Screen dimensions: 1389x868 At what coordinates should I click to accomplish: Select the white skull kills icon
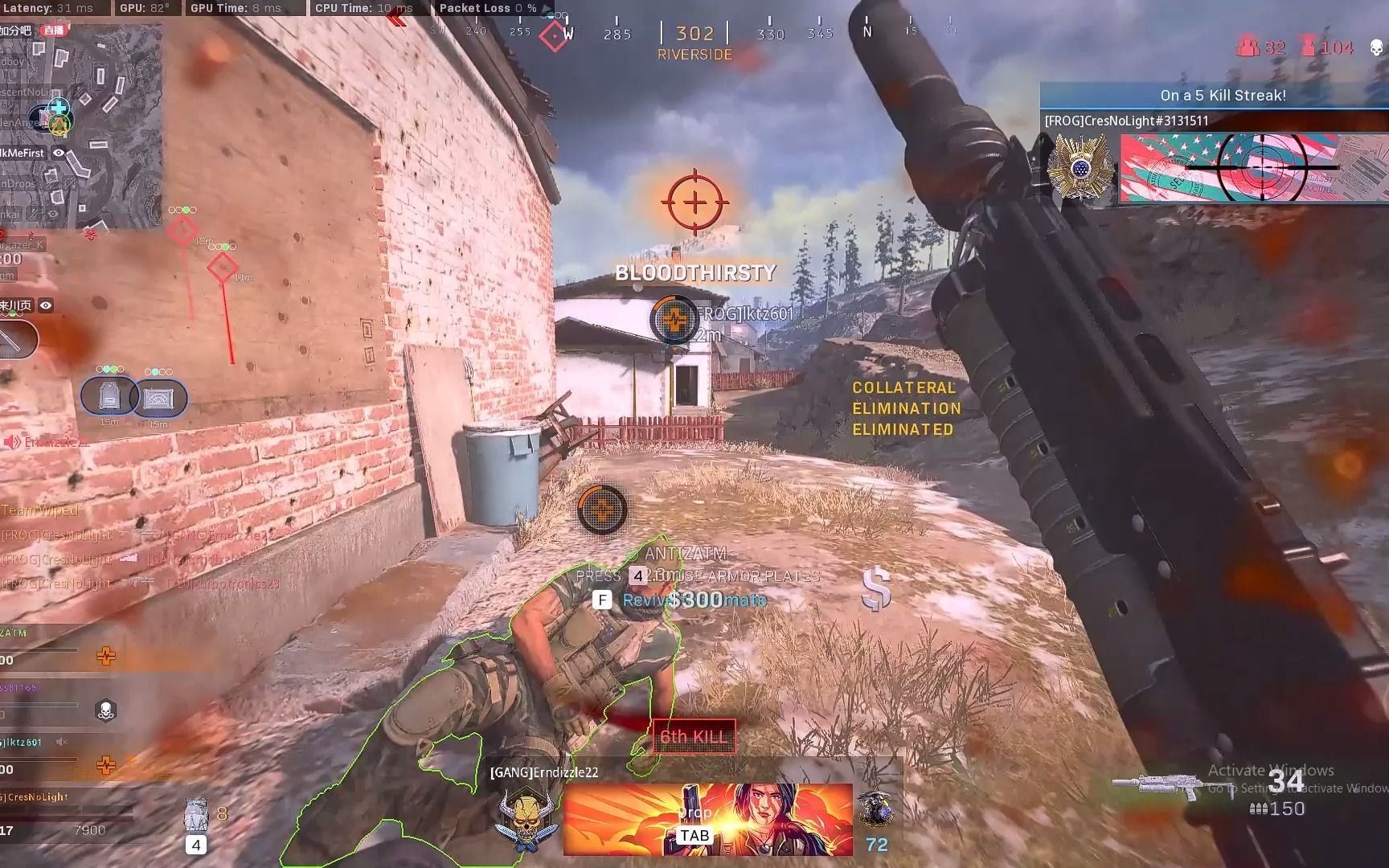(x=1376, y=47)
